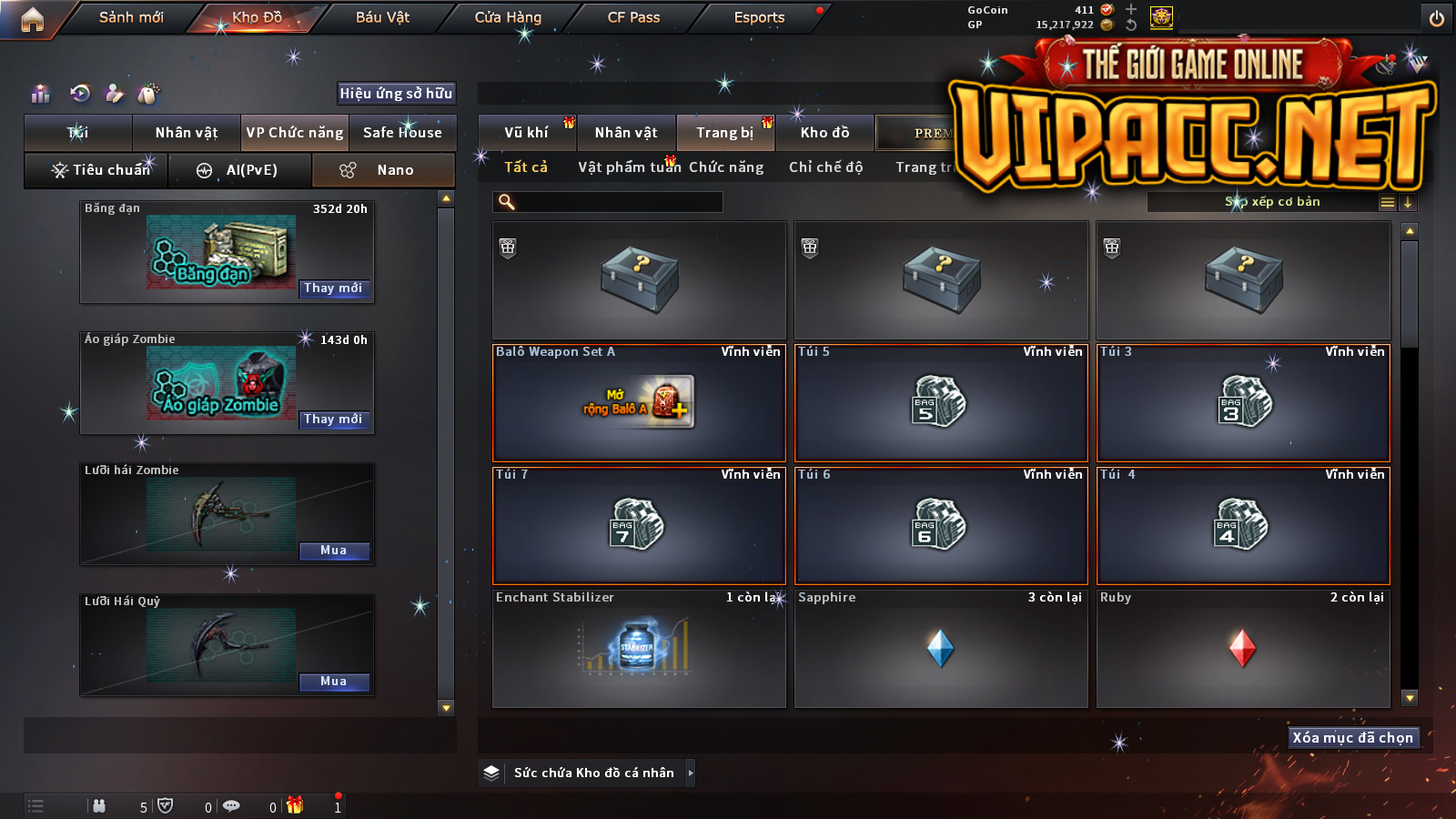Open the Esports menu
The image size is (1456, 819).
point(759,17)
